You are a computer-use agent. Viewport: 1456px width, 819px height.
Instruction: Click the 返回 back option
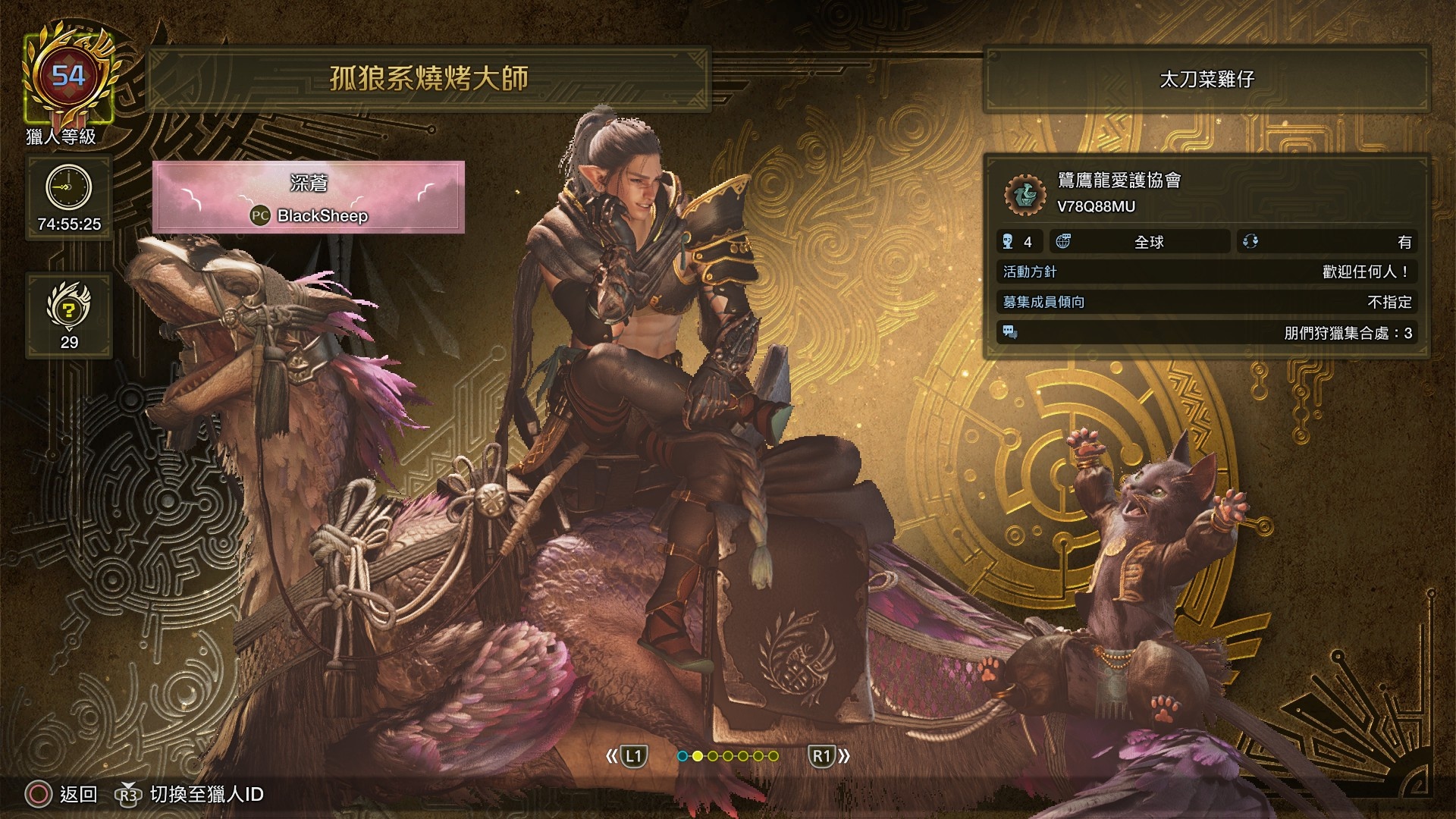[x=62, y=794]
